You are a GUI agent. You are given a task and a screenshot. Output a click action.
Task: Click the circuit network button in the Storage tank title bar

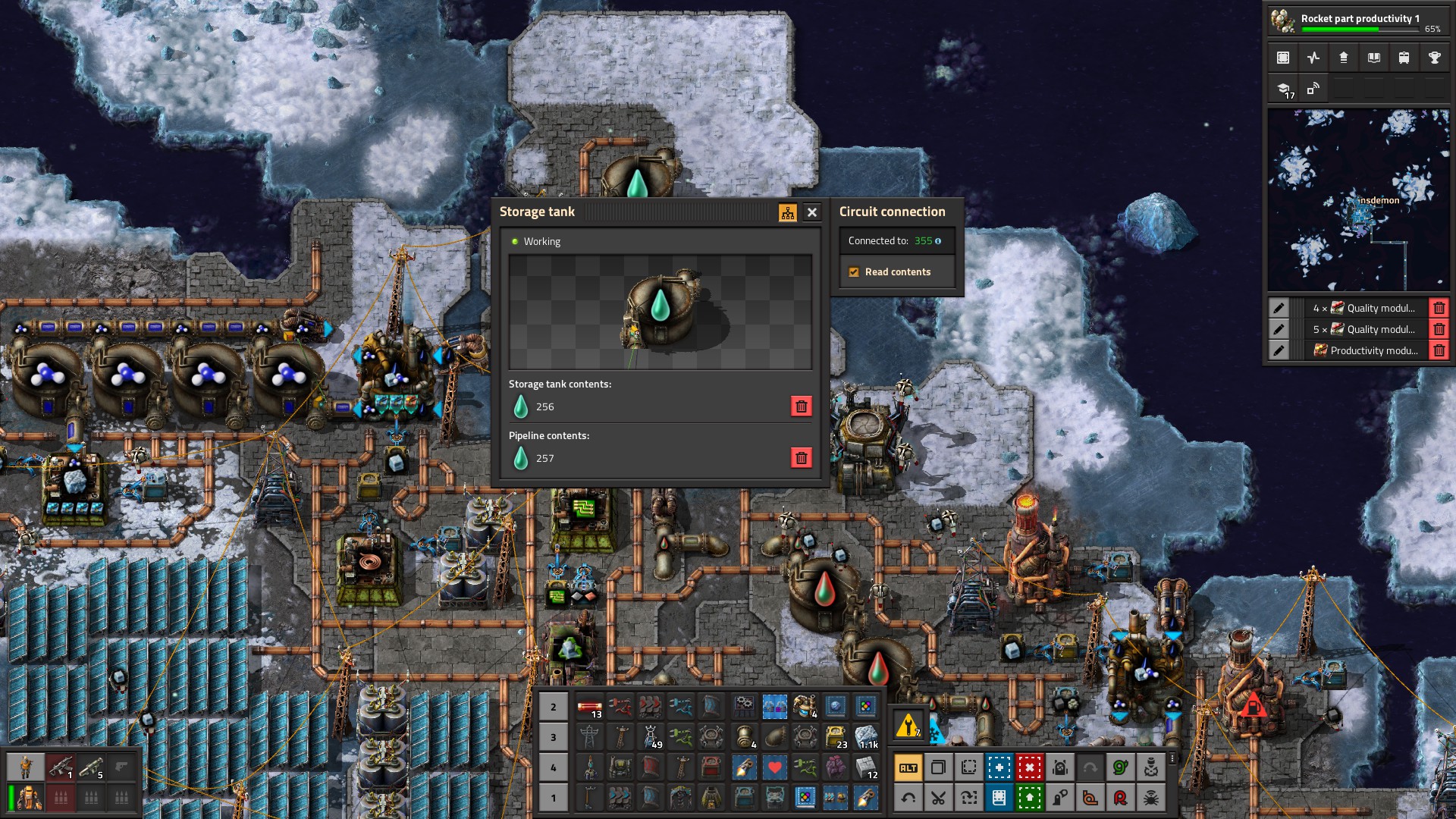pyautogui.click(x=787, y=212)
